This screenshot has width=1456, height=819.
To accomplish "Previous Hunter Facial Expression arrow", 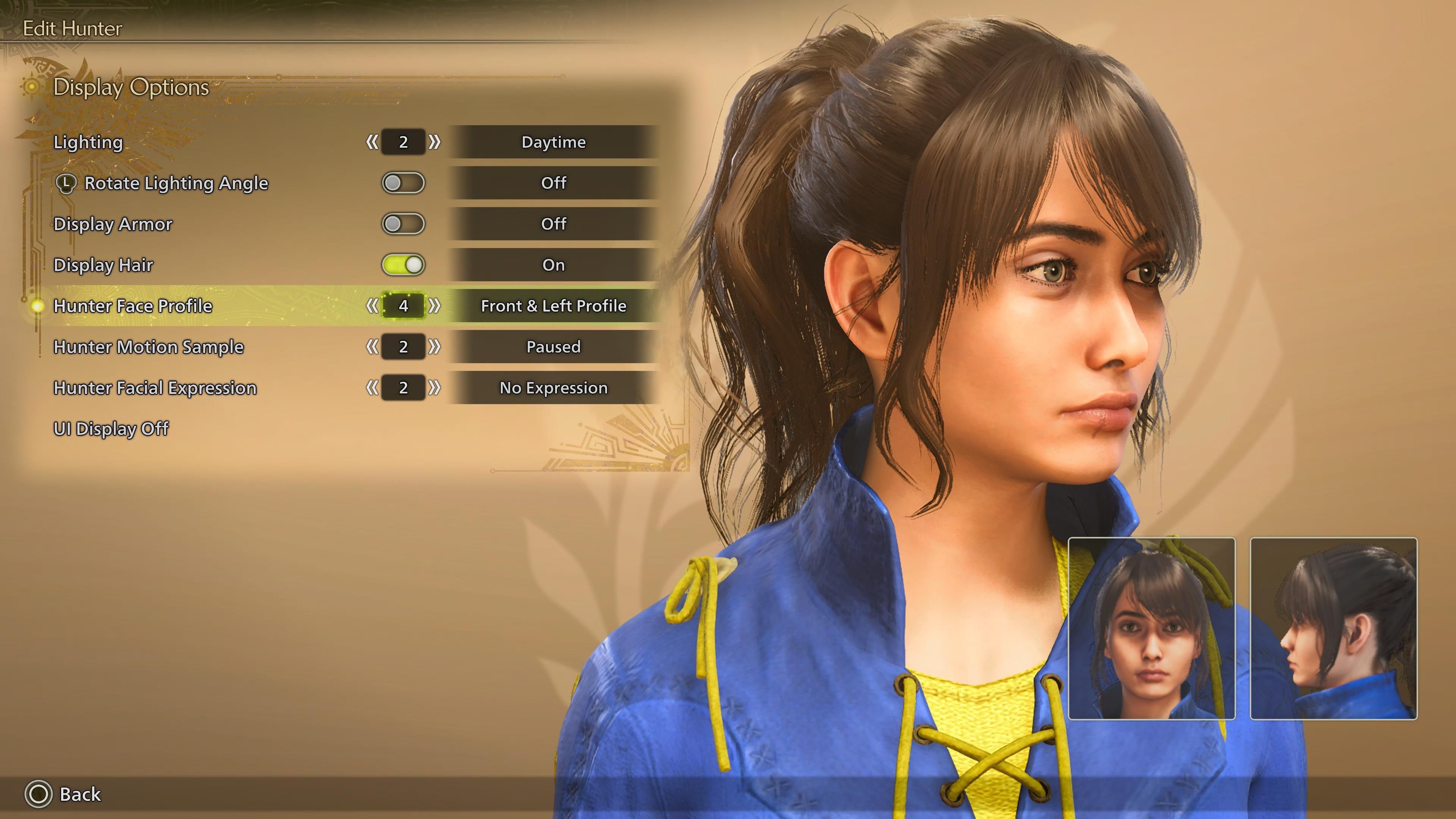I will click(x=372, y=388).
